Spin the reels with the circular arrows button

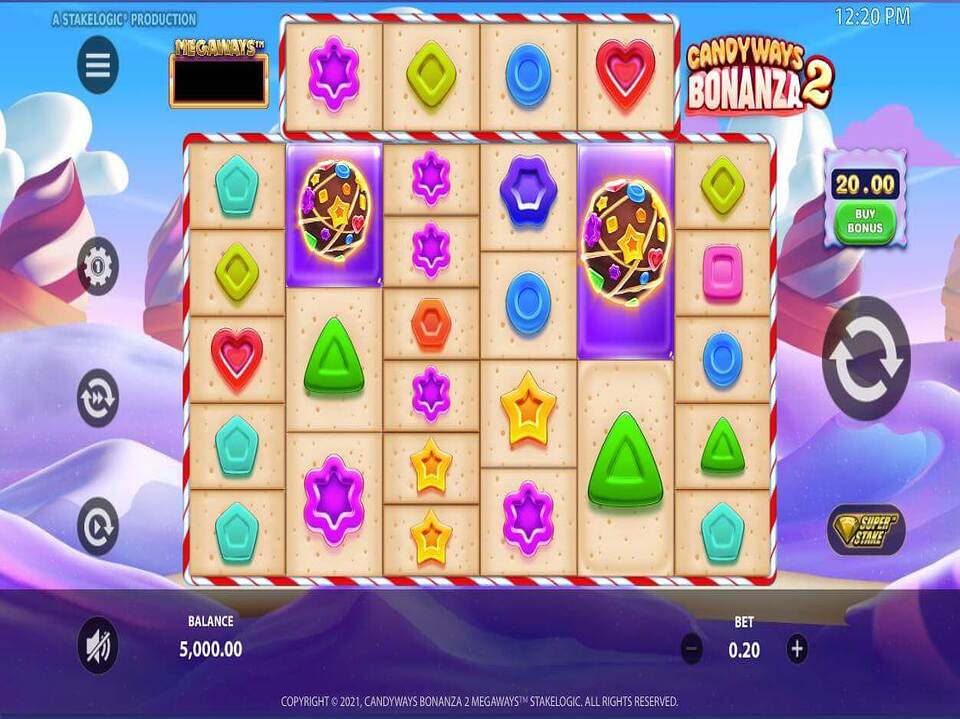tap(866, 358)
